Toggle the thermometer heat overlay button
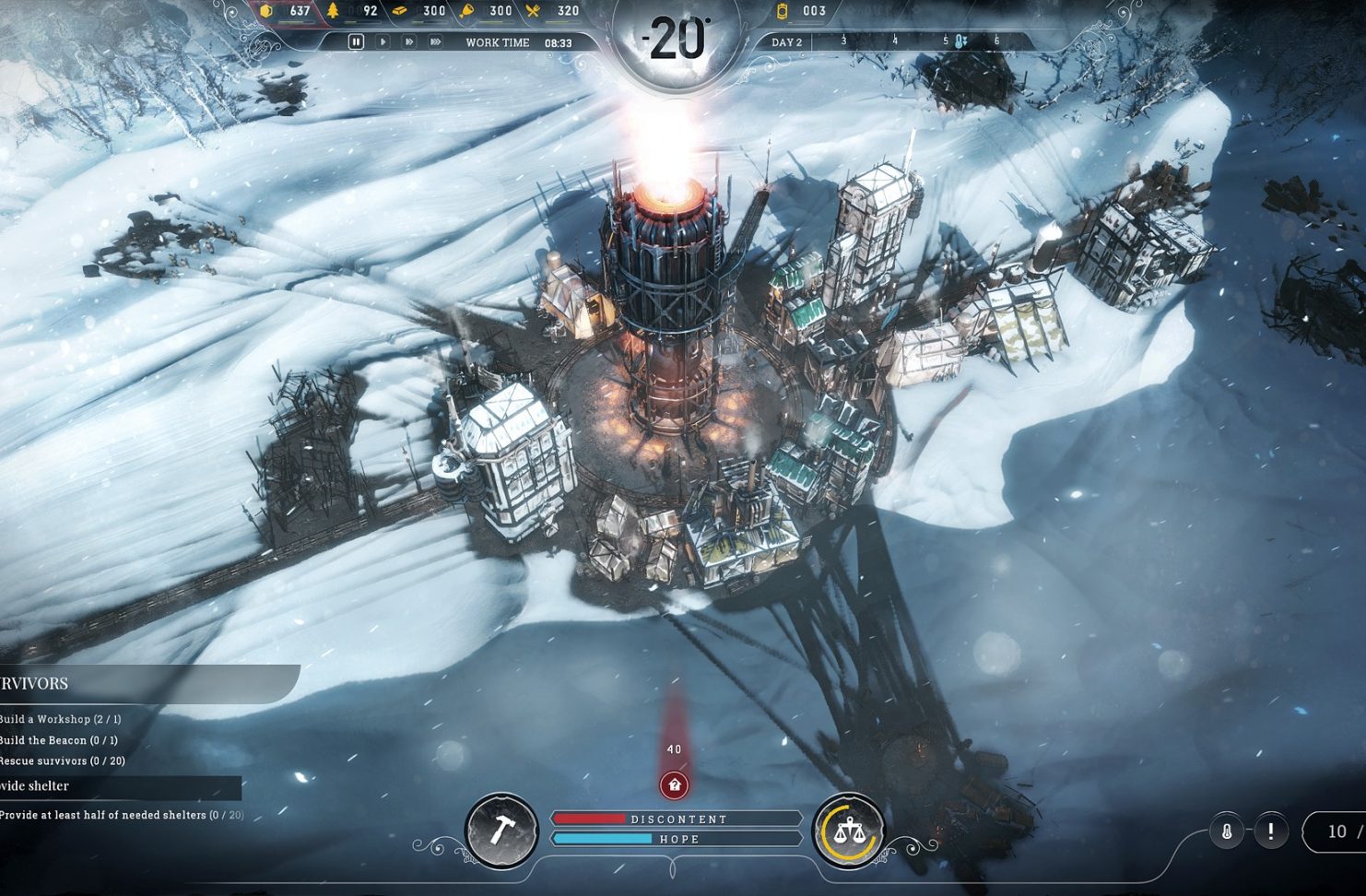 coord(1227,831)
